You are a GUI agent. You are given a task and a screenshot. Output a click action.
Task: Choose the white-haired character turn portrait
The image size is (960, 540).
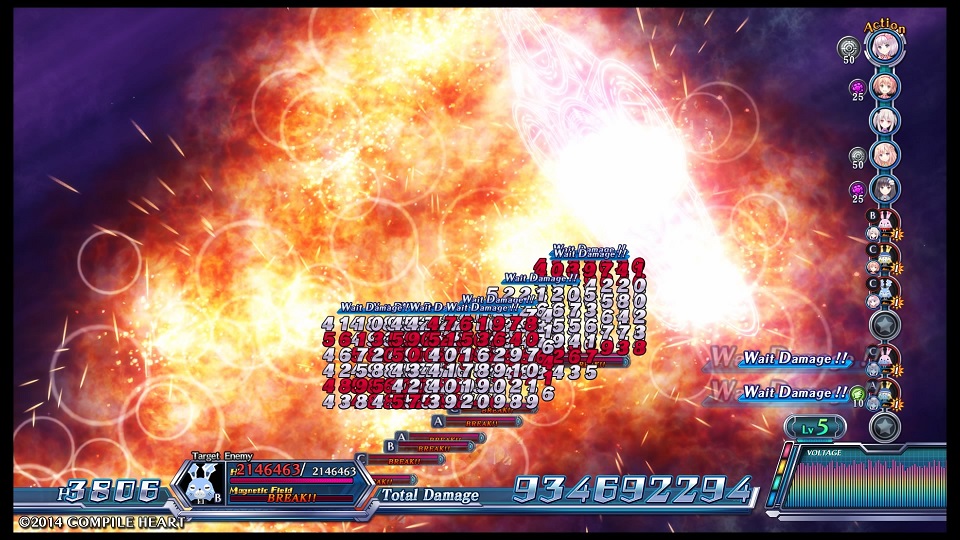click(x=884, y=120)
